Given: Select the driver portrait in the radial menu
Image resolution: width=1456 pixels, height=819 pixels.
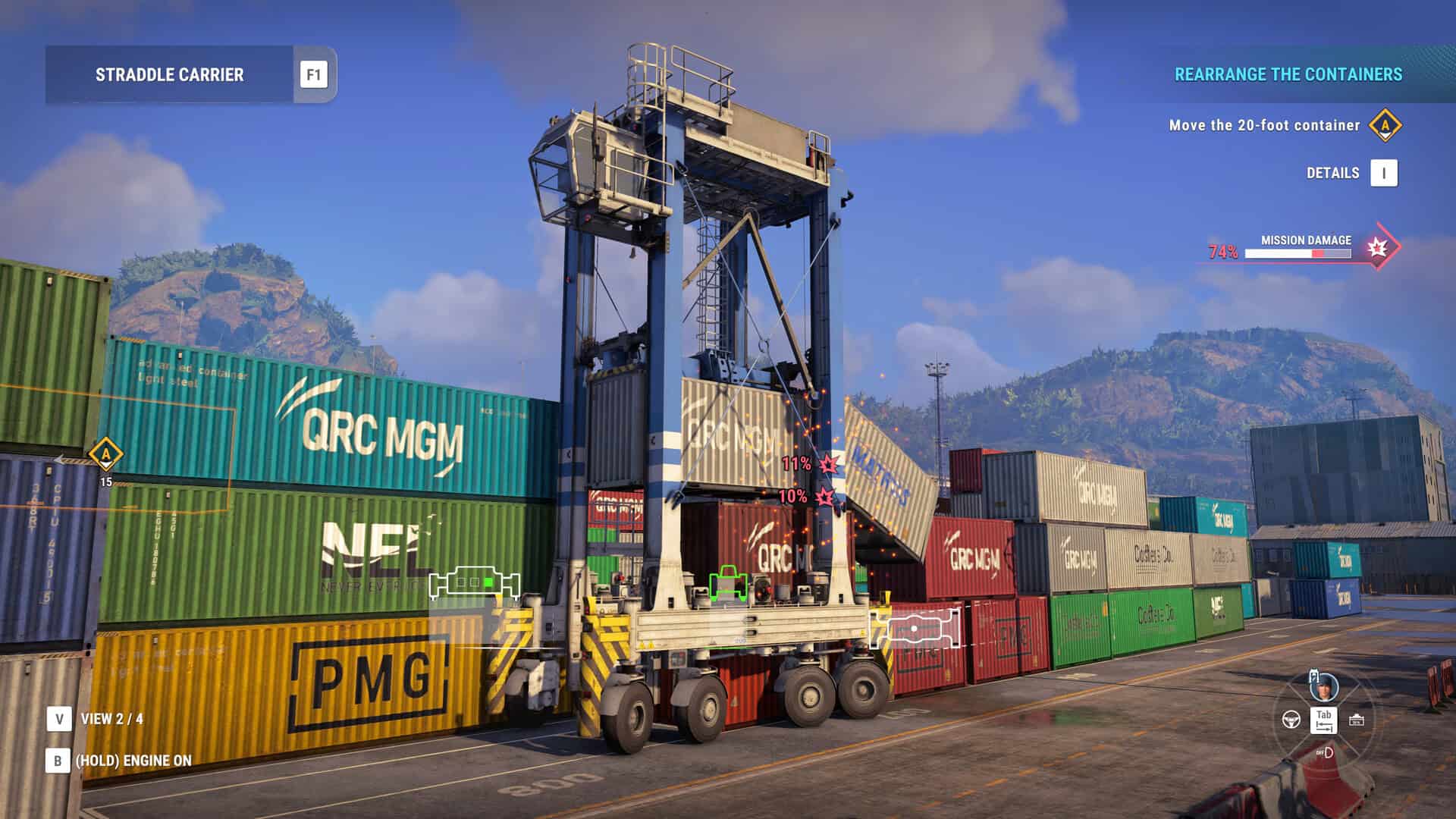Looking at the screenshot, I should [1323, 688].
